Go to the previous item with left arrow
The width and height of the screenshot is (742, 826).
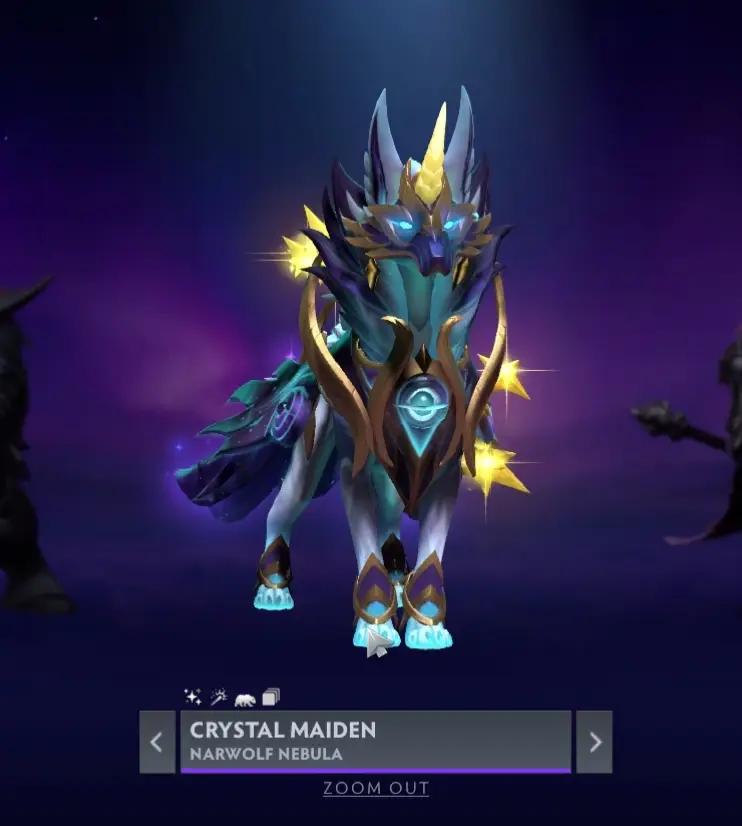coord(157,741)
